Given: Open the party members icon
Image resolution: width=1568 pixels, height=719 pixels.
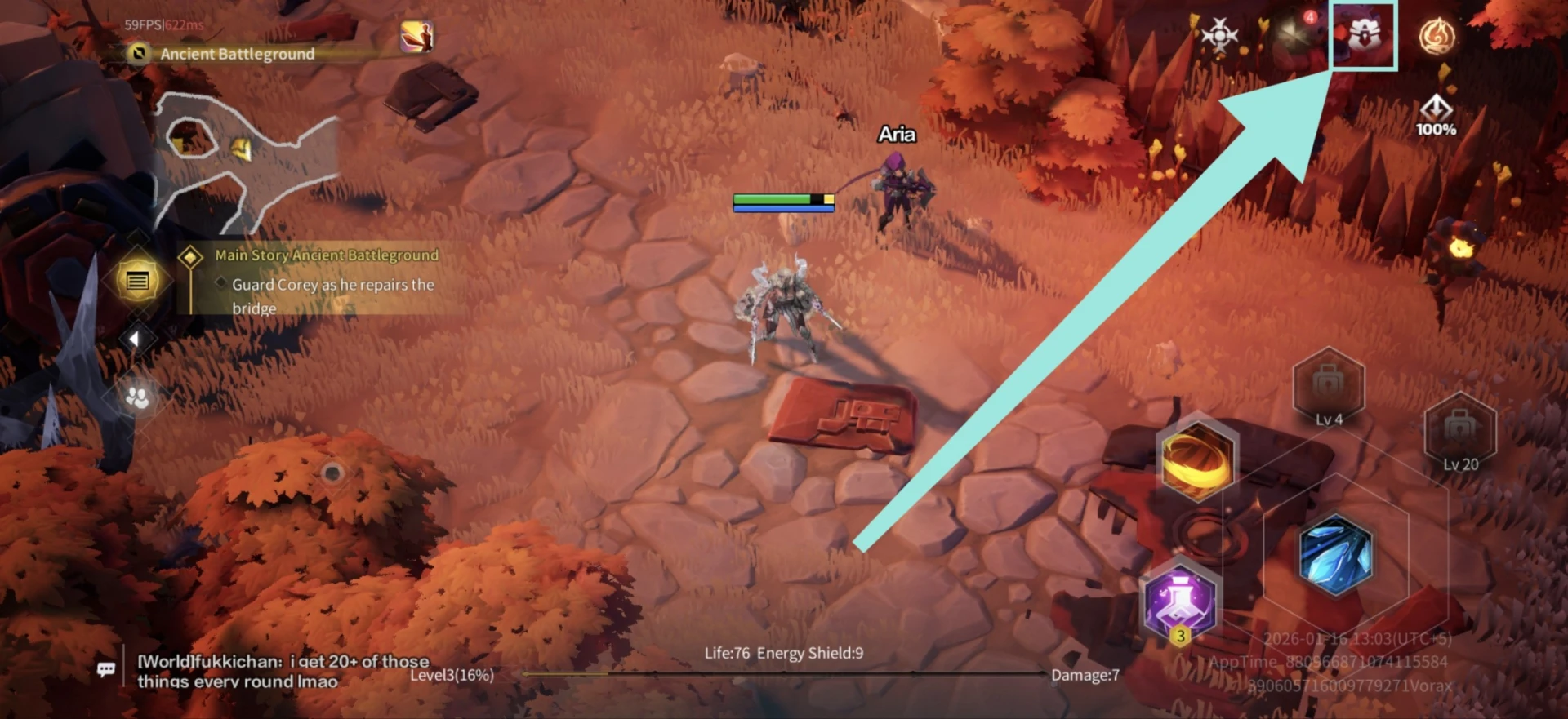Looking at the screenshot, I should (x=137, y=397).
